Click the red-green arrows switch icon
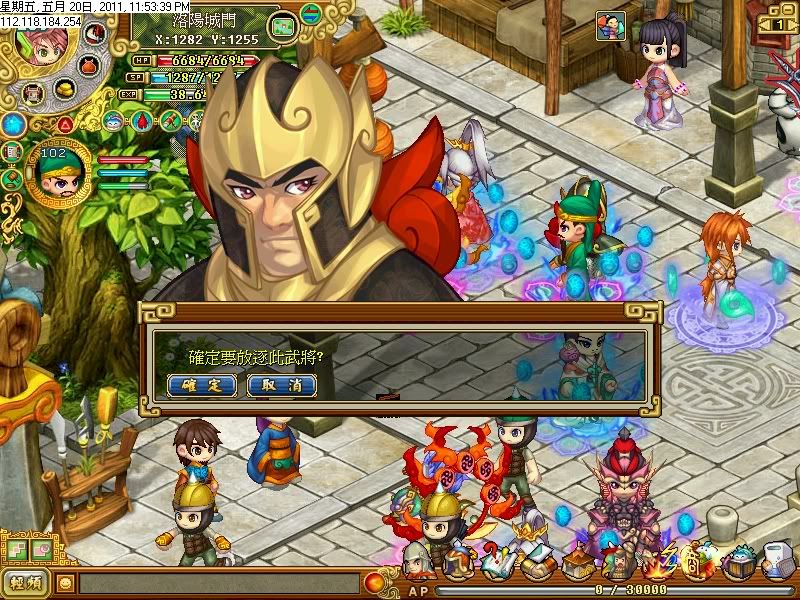Screen dimensions: 800x600 click(x=311, y=14)
